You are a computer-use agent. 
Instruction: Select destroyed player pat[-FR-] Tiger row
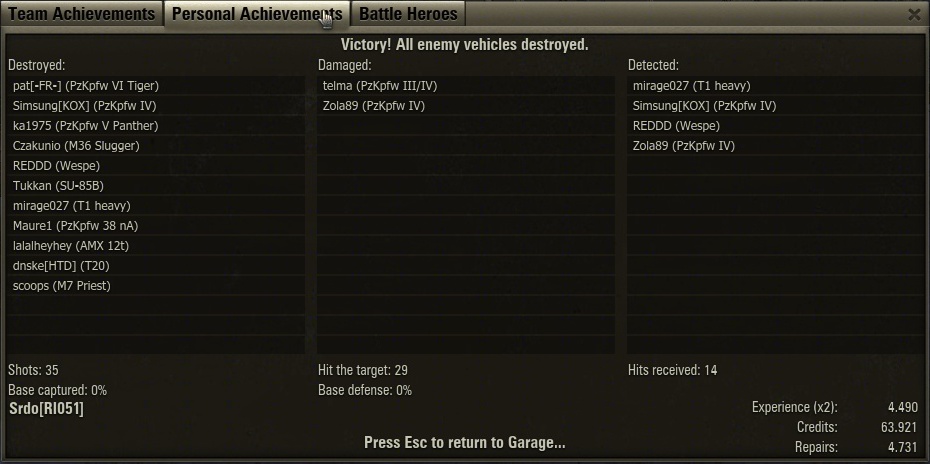86,86
